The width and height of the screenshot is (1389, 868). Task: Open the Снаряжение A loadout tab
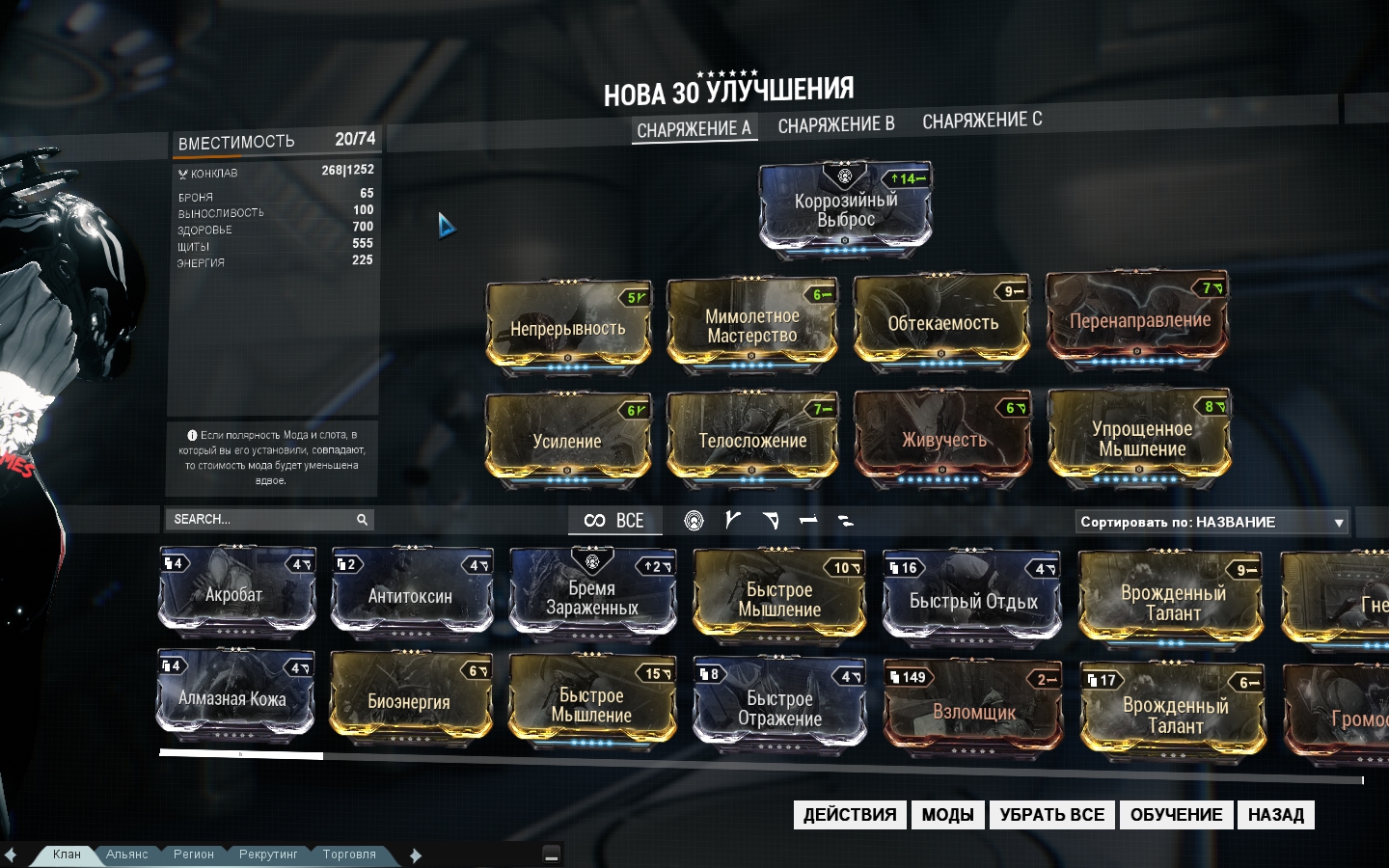pos(694,129)
